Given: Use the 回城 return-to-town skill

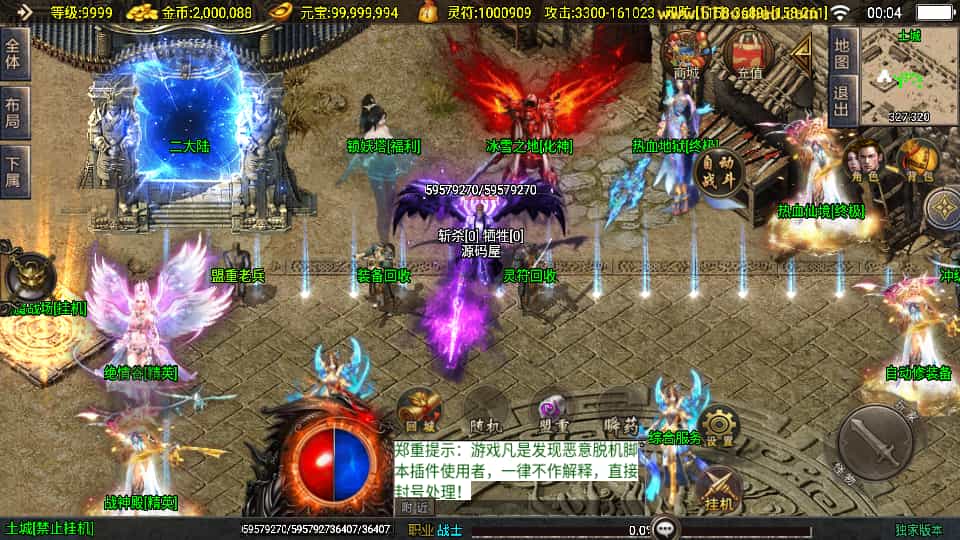Looking at the screenshot, I should (420, 409).
